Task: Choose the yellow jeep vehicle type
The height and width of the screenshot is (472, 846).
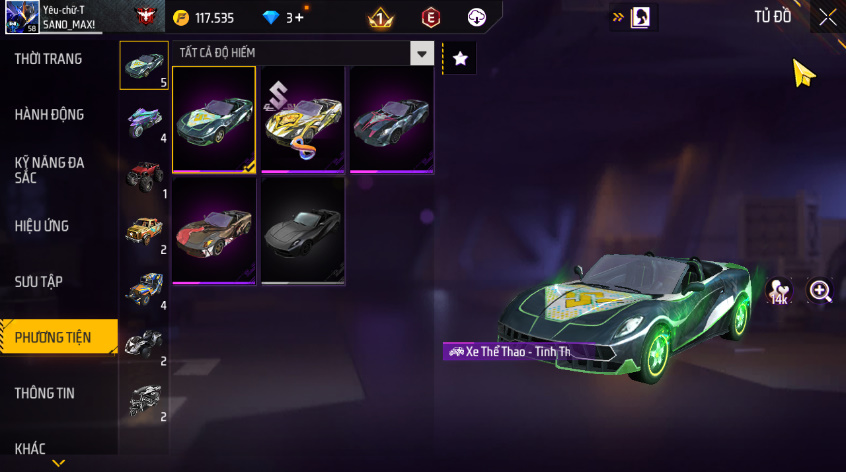Action: pyautogui.click(x=143, y=231)
